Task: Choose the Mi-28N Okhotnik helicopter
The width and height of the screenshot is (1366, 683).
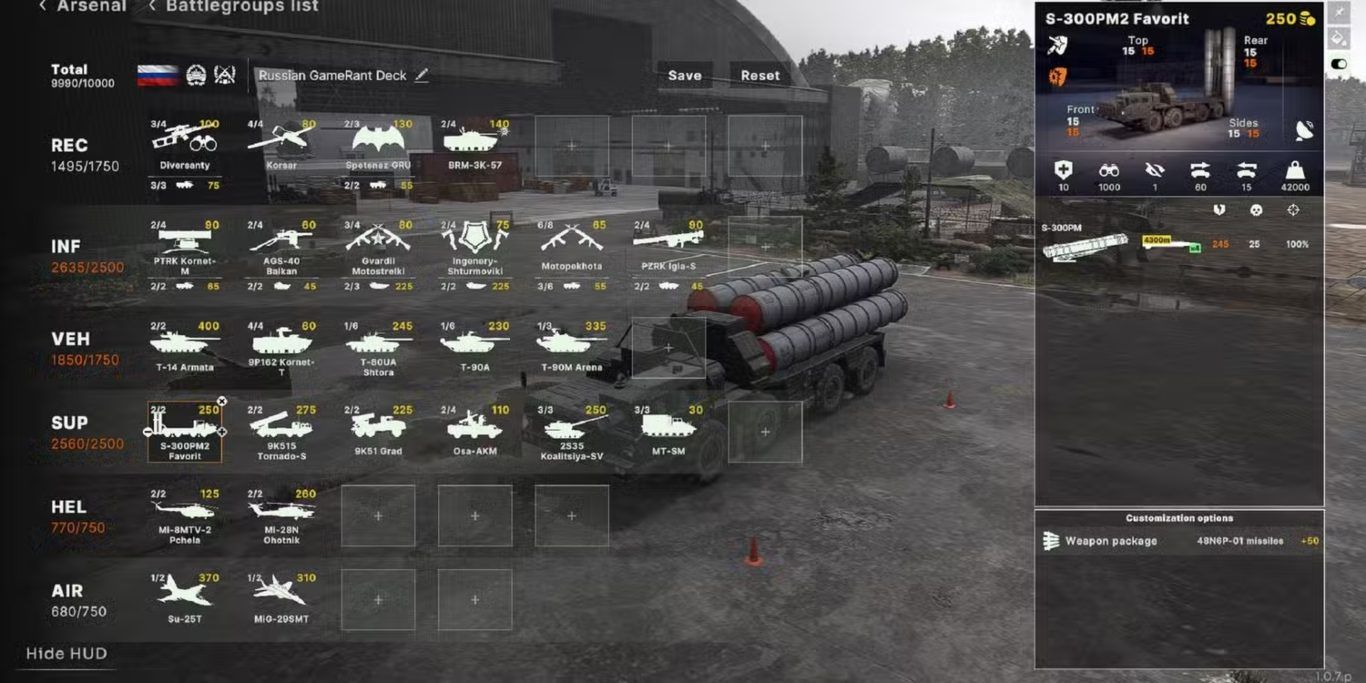Action: [x=281, y=514]
